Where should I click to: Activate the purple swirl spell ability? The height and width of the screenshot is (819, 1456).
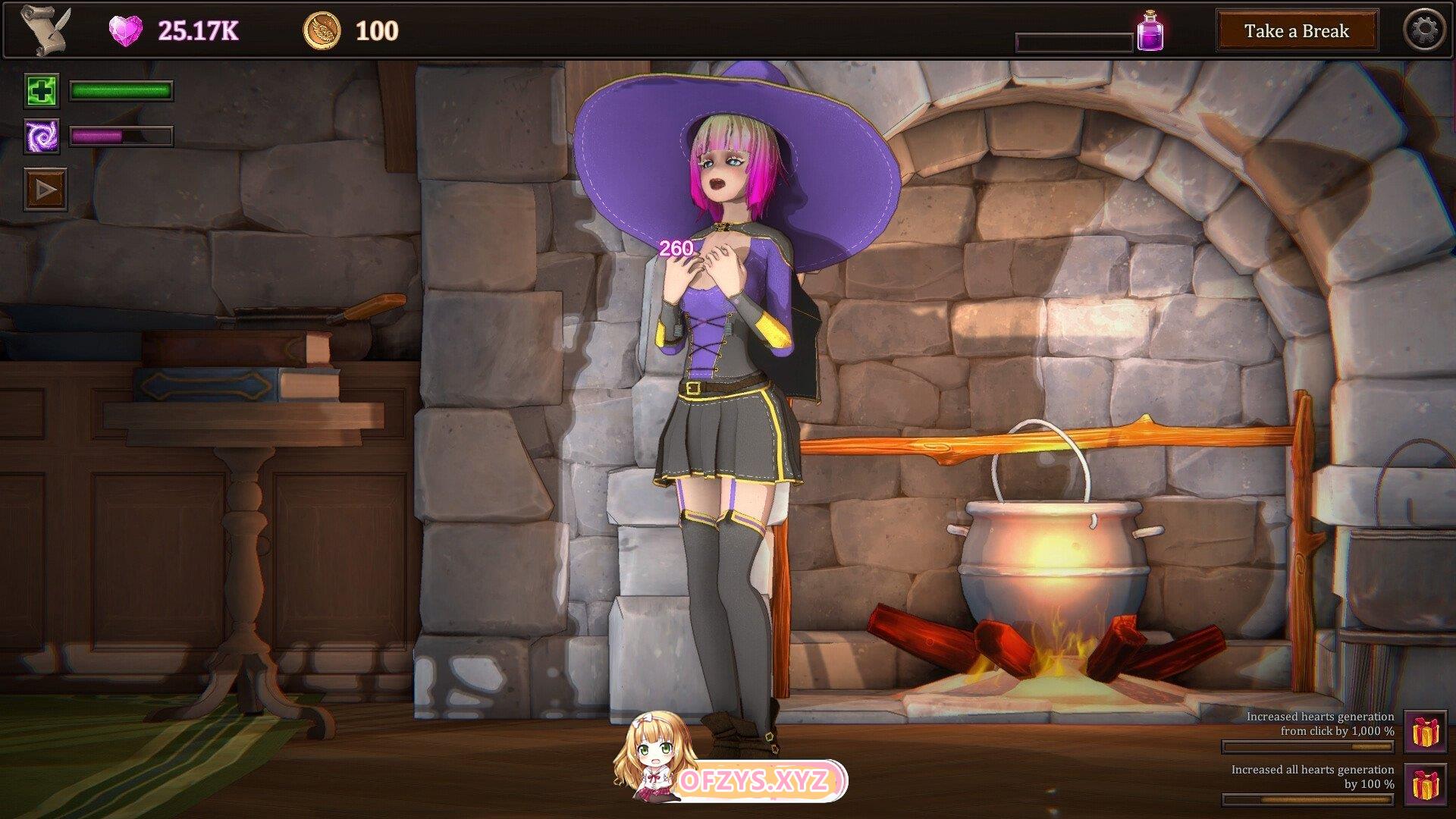click(x=42, y=136)
